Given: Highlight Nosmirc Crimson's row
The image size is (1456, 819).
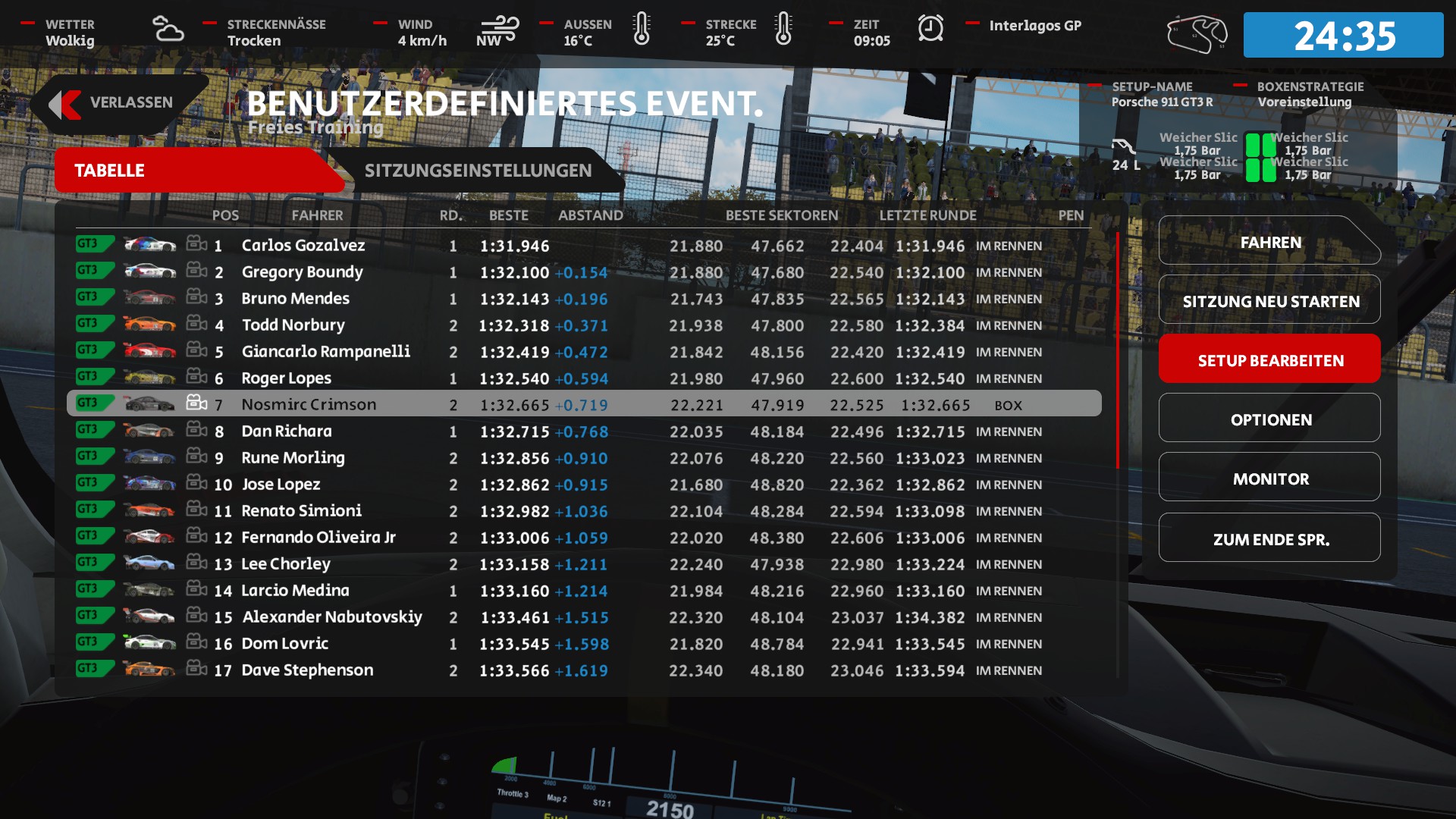Looking at the screenshot, I should [309, 405].
